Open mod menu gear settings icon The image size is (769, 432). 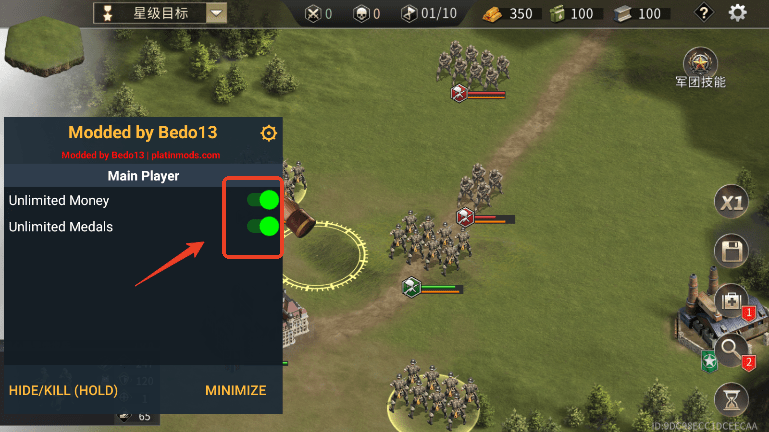click(268, 133)
